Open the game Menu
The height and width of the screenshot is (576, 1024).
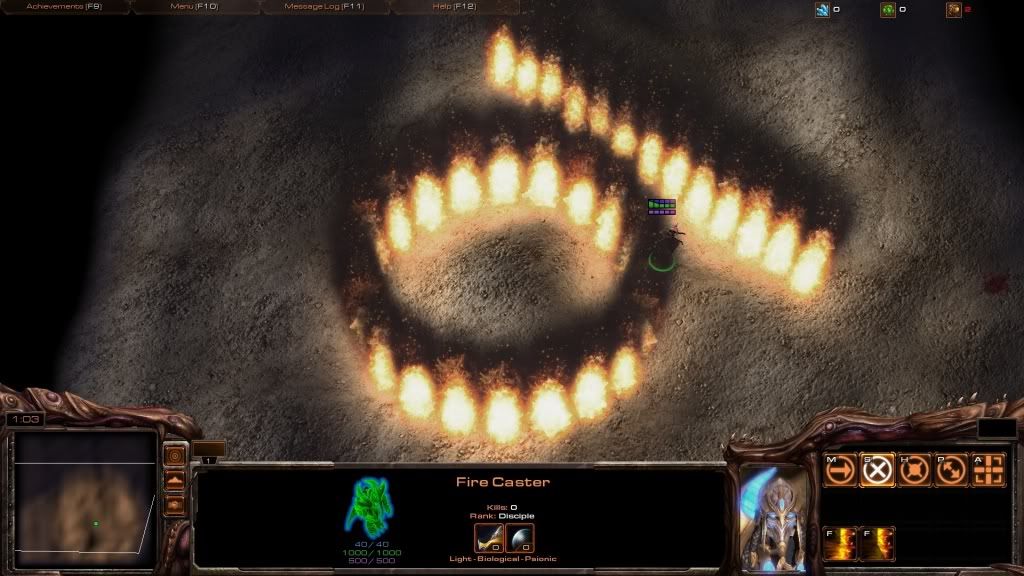click(194, 7)
